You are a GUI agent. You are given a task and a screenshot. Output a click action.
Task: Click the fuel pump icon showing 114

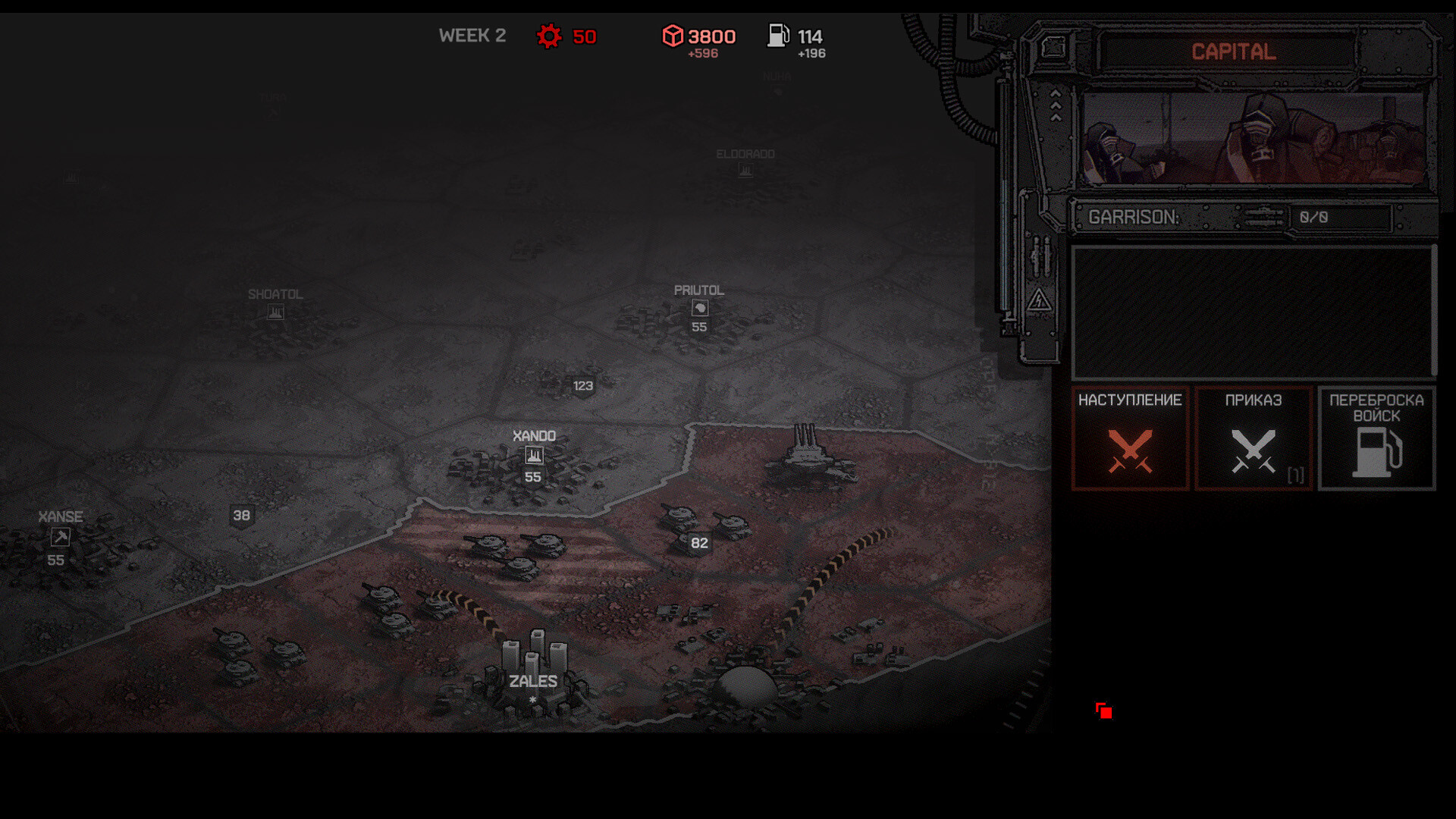tap(778, 35)
